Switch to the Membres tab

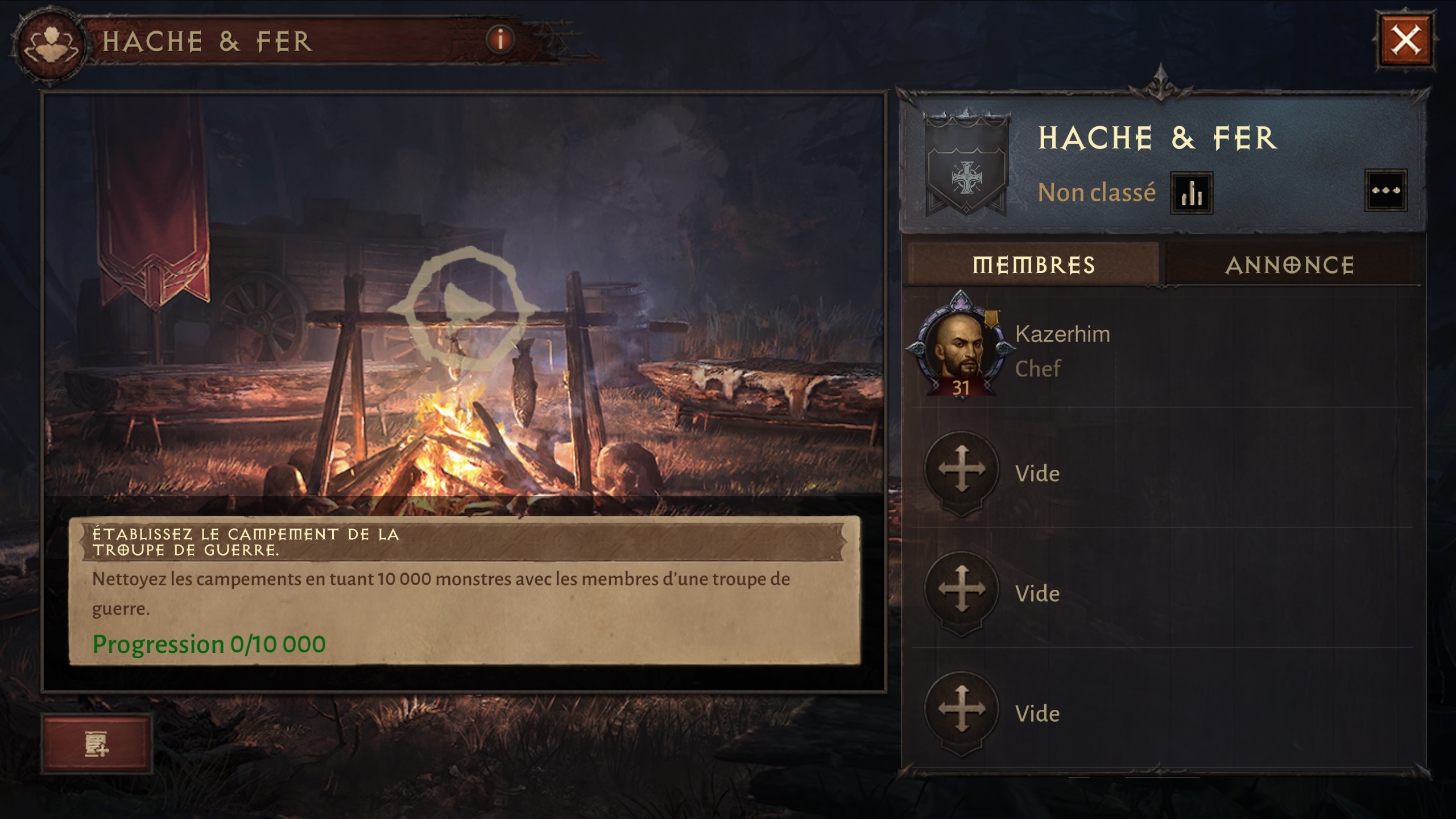[x=1033, y=265]
